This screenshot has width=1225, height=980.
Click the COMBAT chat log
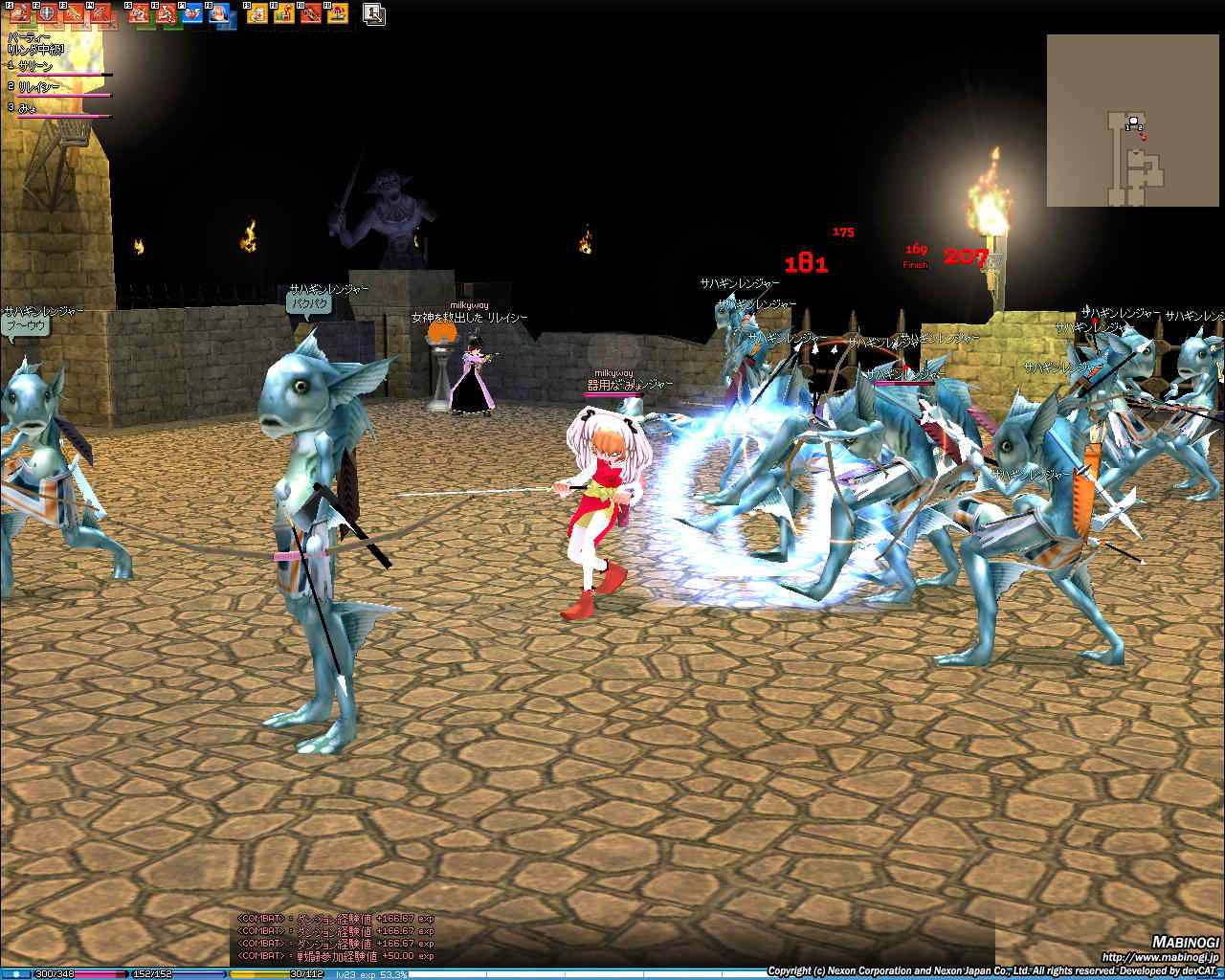[x=335, y=936]
